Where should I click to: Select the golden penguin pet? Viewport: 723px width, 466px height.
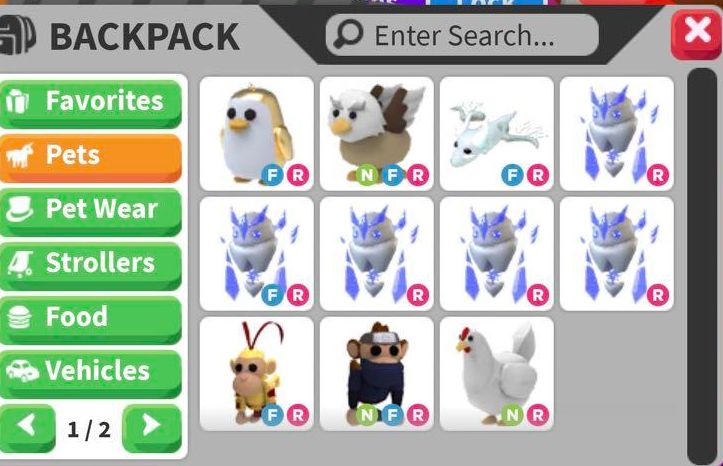point(256,133)
